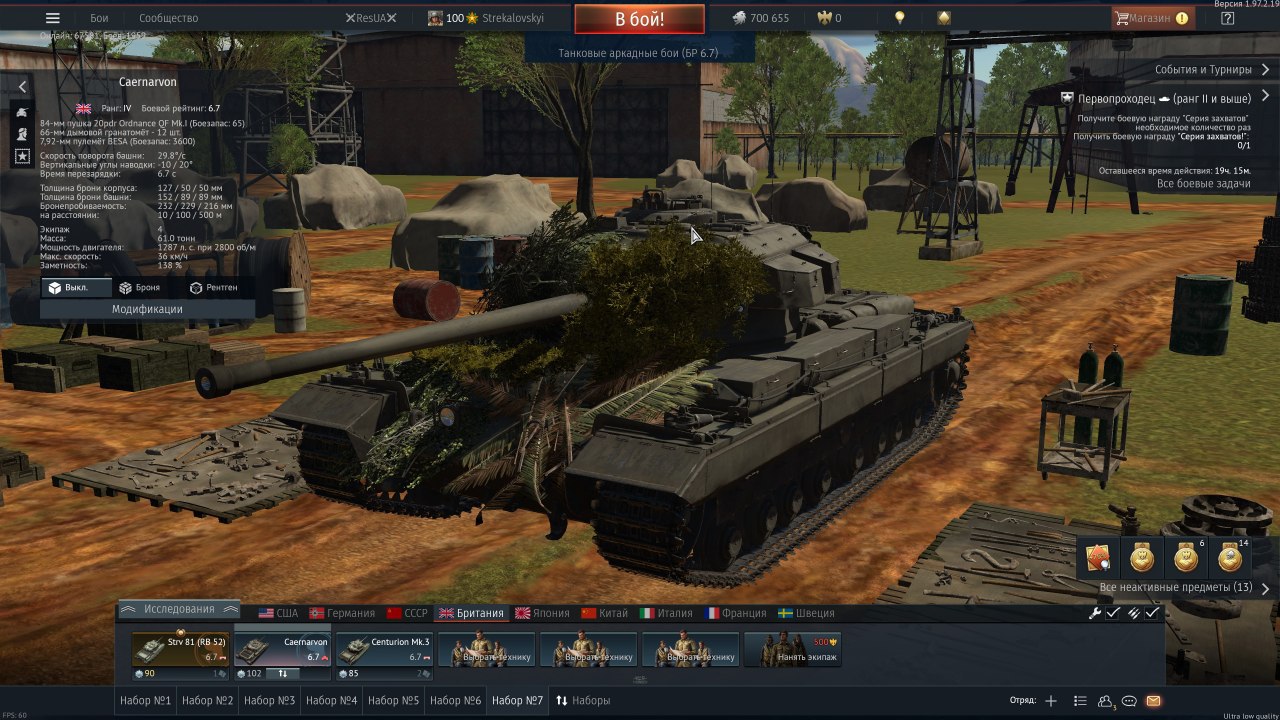
Task: Select the Centurion Mk.3 crew slot
Action: [384, 649]
